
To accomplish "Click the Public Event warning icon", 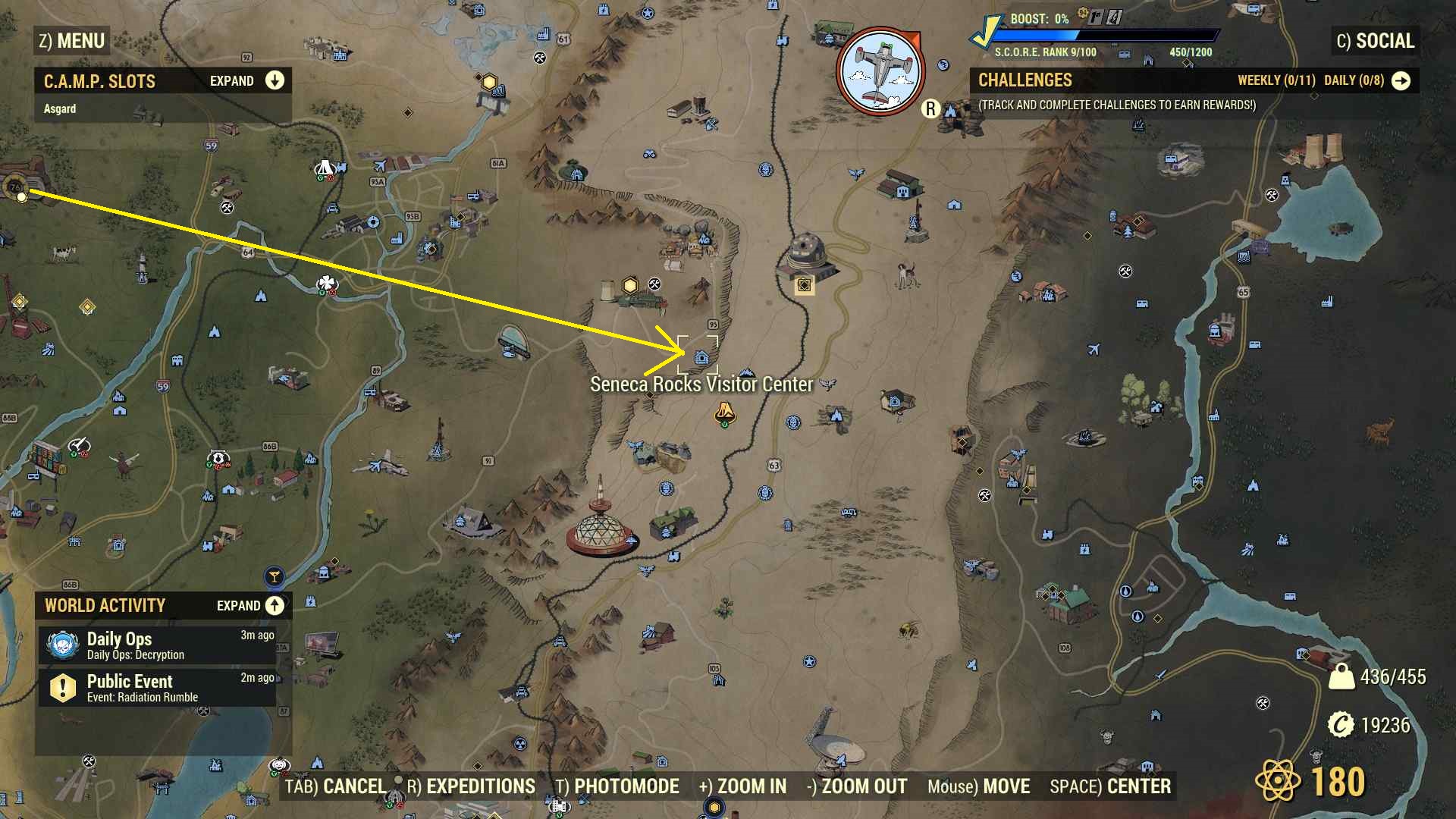I will pyautogui.click(x=64, y=688).
